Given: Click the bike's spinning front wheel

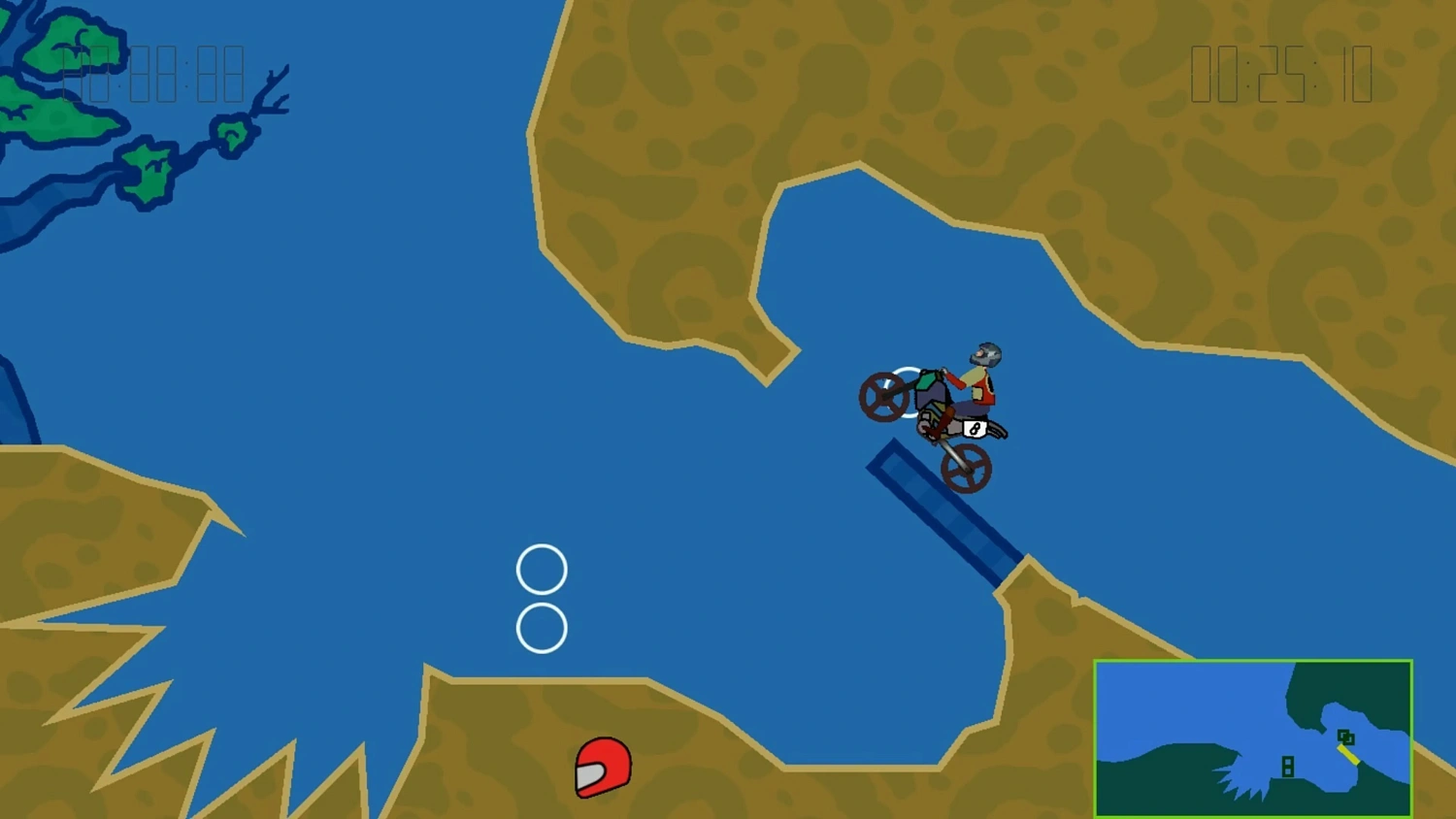Looking at the screenshot, I should click(886, 396).
